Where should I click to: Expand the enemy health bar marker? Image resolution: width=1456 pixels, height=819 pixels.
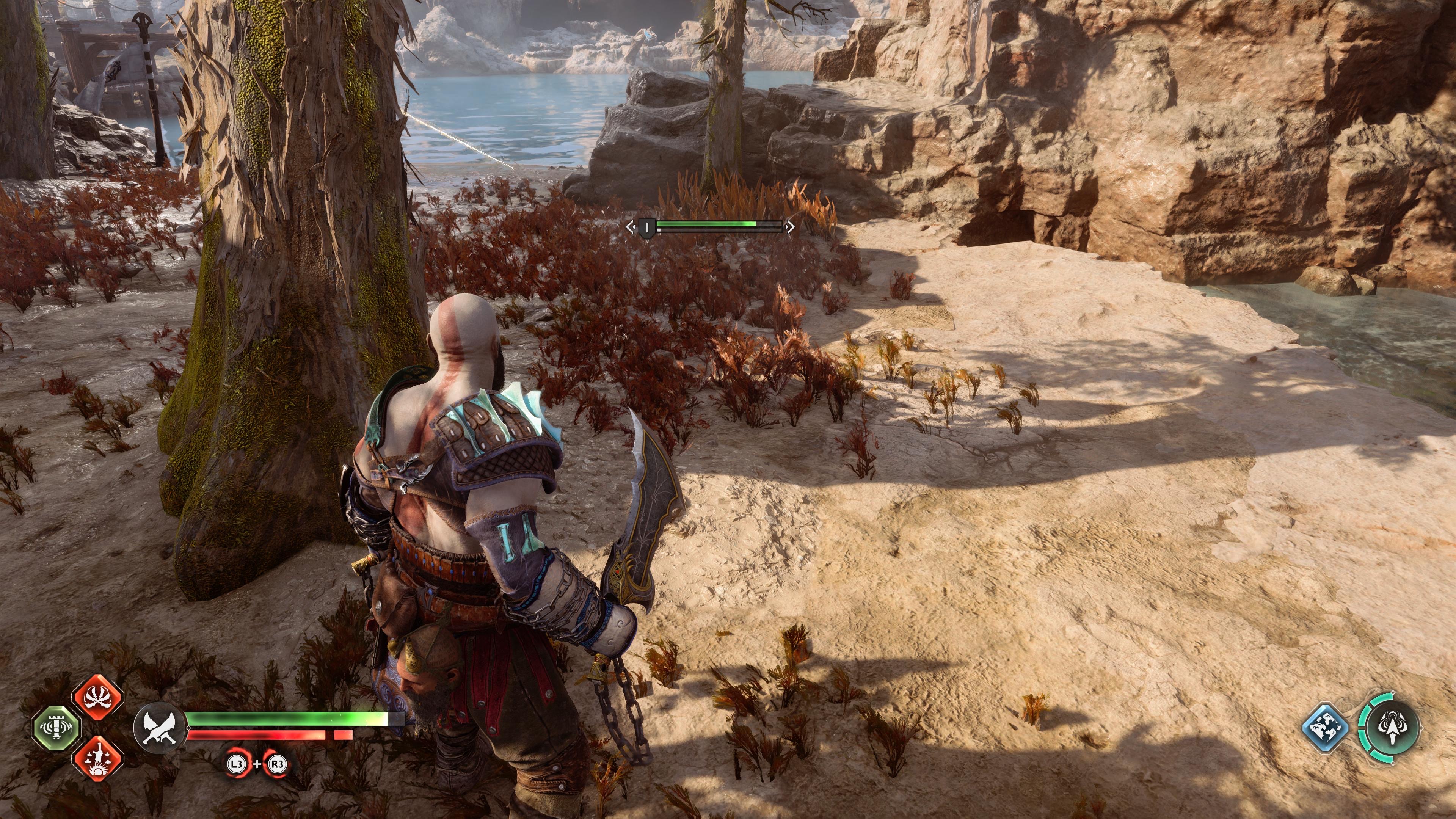click(647, 228)
